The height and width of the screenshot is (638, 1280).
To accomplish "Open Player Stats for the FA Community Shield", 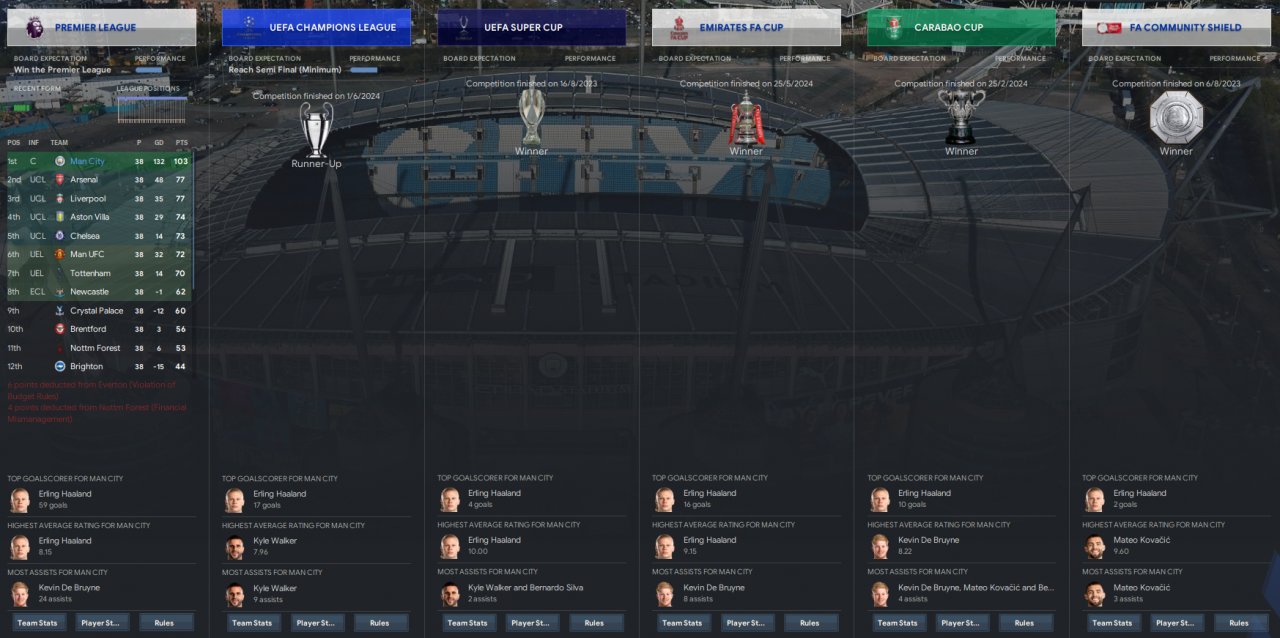I will [x=1176, y=623].
